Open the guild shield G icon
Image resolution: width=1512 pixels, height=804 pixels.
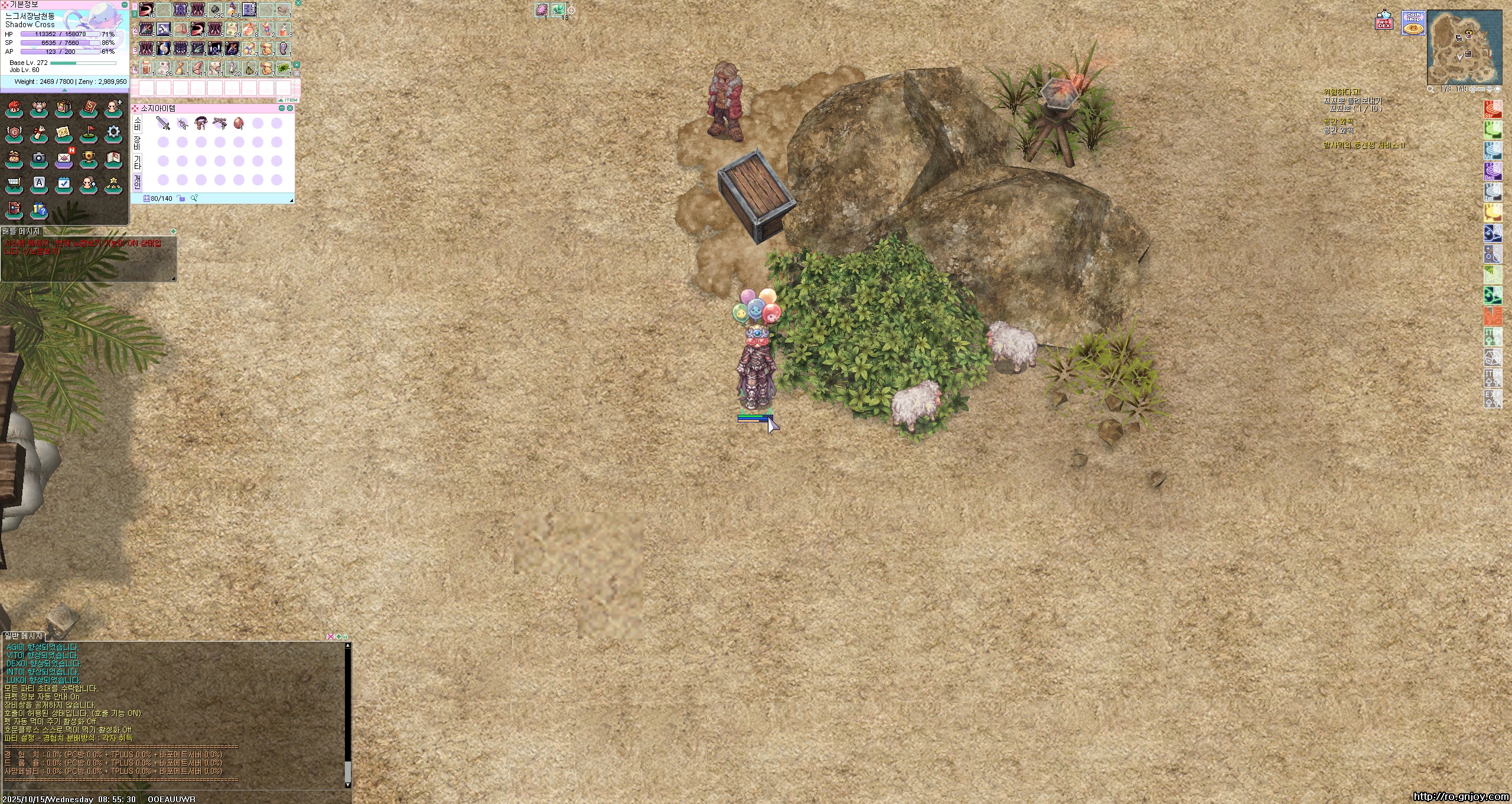[14, 134]
